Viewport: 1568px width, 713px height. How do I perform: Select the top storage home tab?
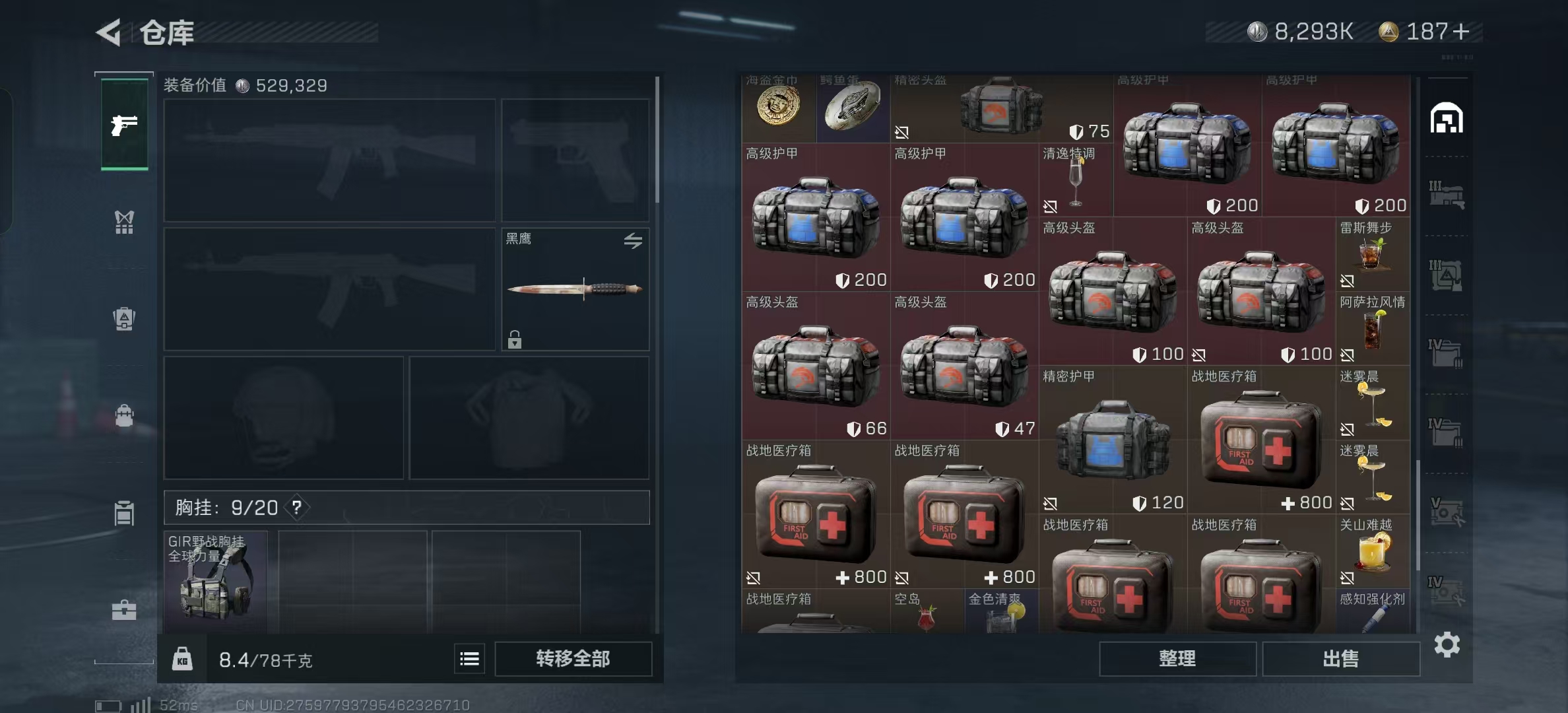click(x=1447, y=119)
